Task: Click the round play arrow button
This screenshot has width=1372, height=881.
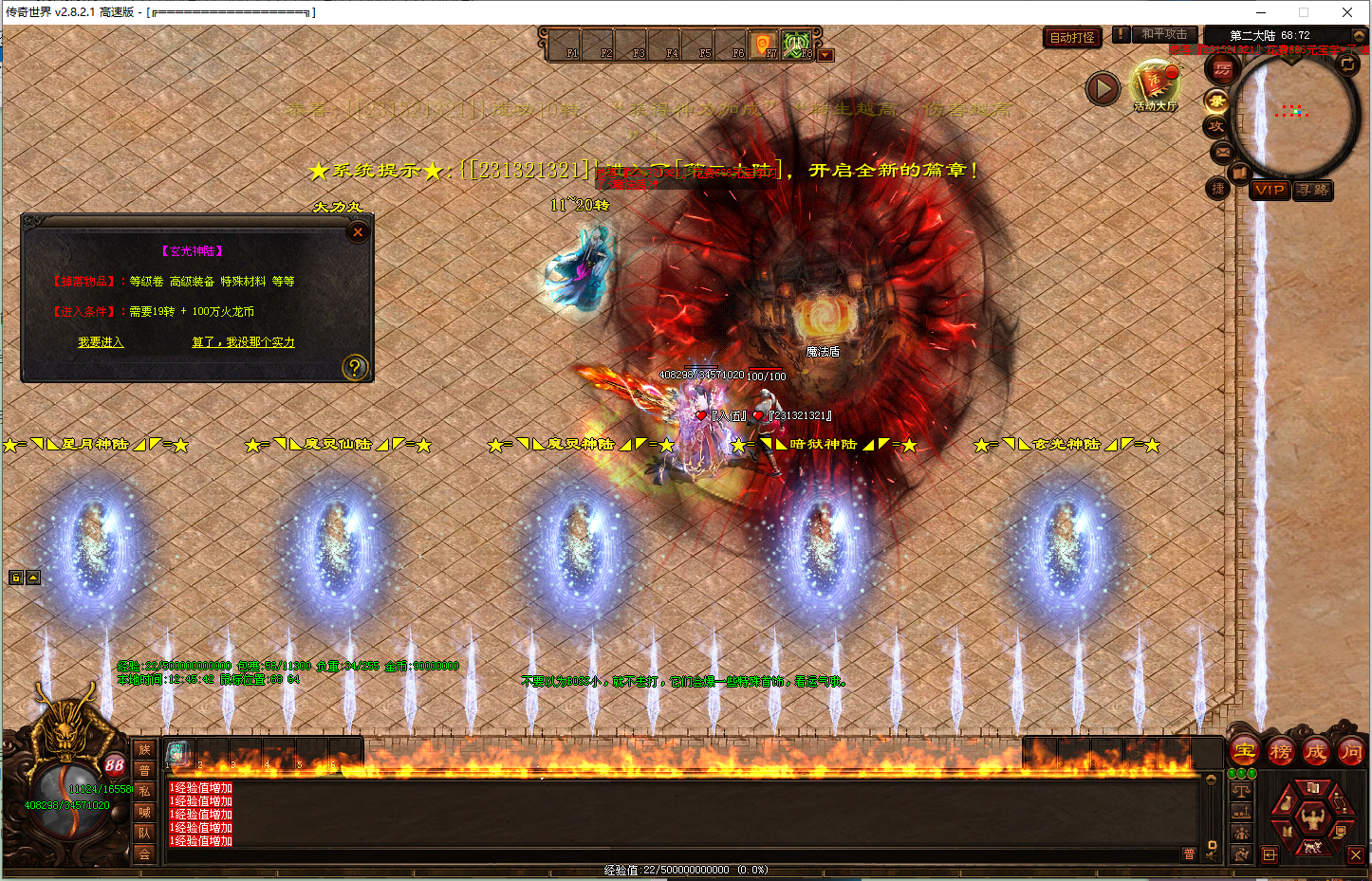Action: click(x=1102, y=89)
